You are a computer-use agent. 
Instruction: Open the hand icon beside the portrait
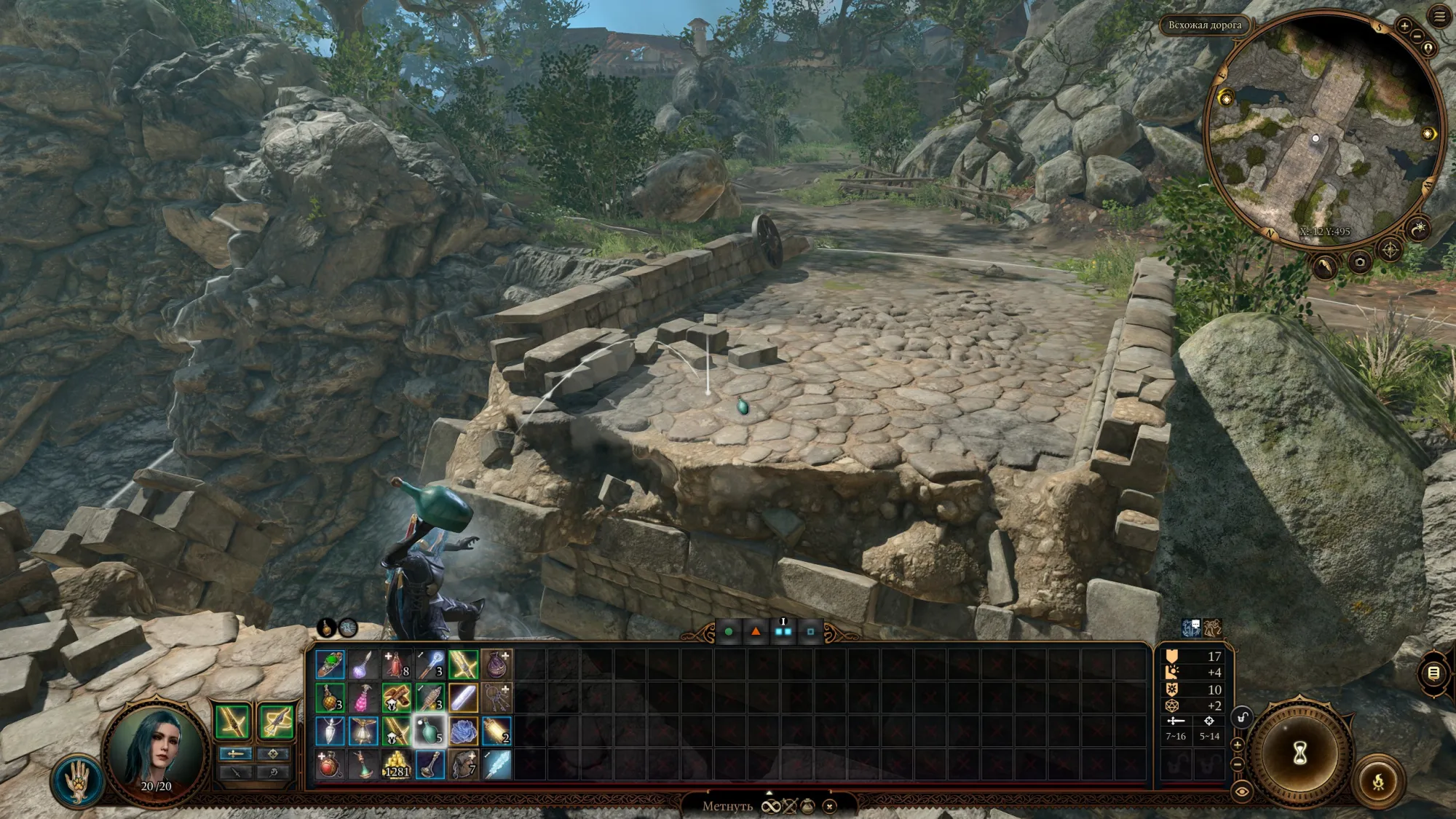coord(77,780)
